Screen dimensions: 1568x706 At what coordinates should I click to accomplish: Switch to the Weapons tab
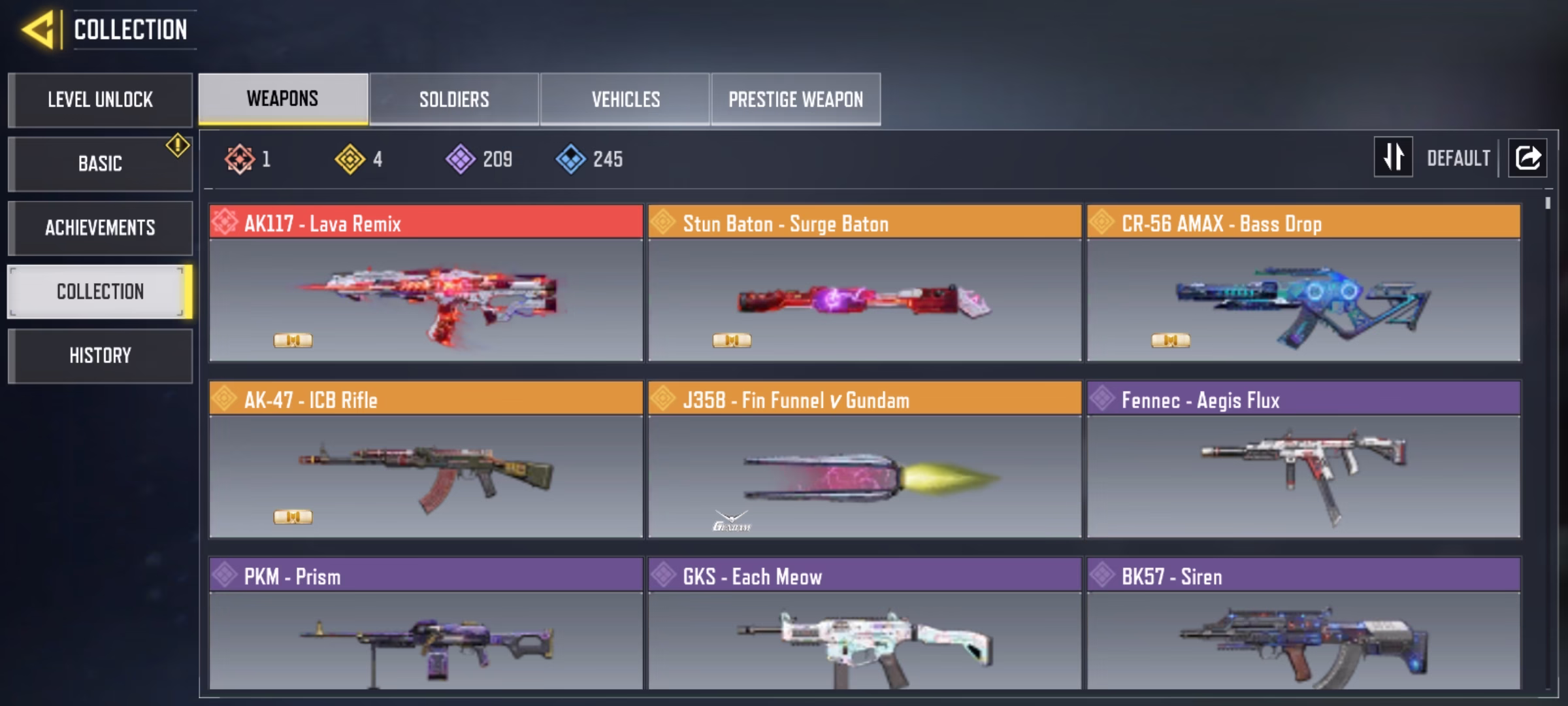point(283,99)
